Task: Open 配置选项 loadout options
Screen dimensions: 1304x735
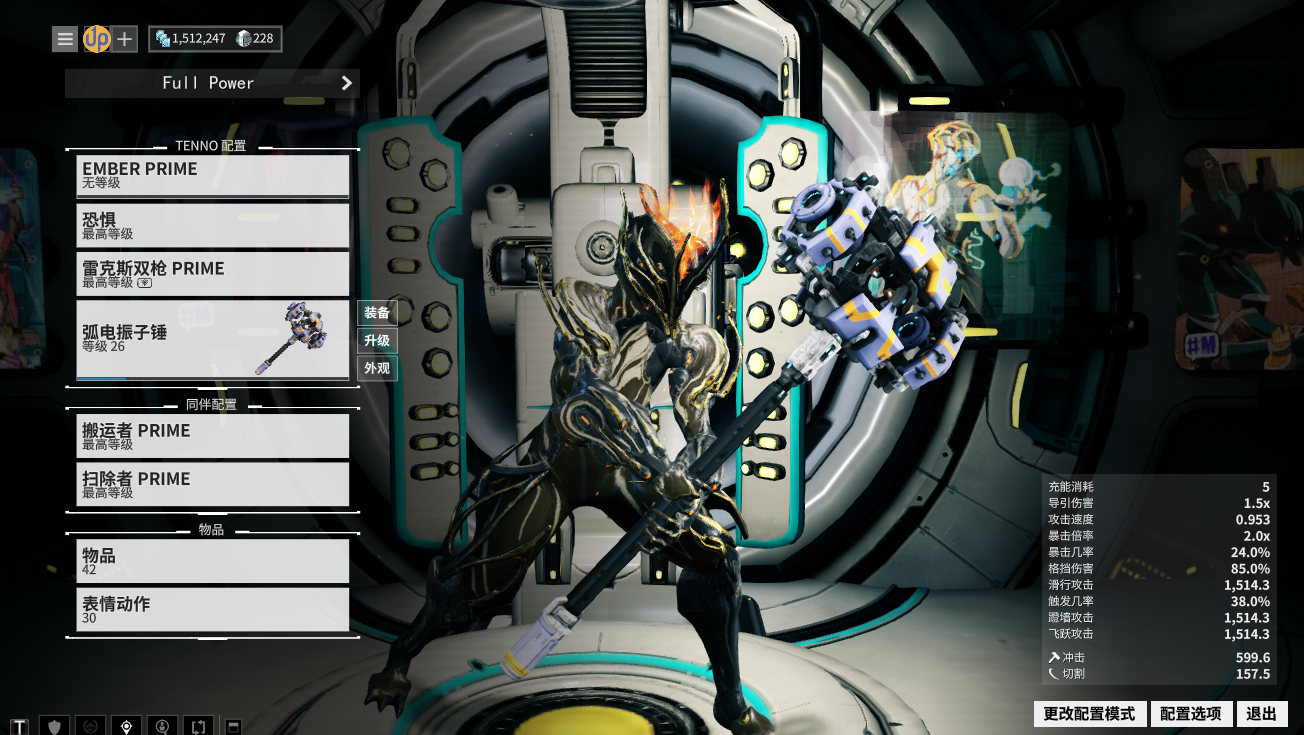Action: pos(1190,714)
